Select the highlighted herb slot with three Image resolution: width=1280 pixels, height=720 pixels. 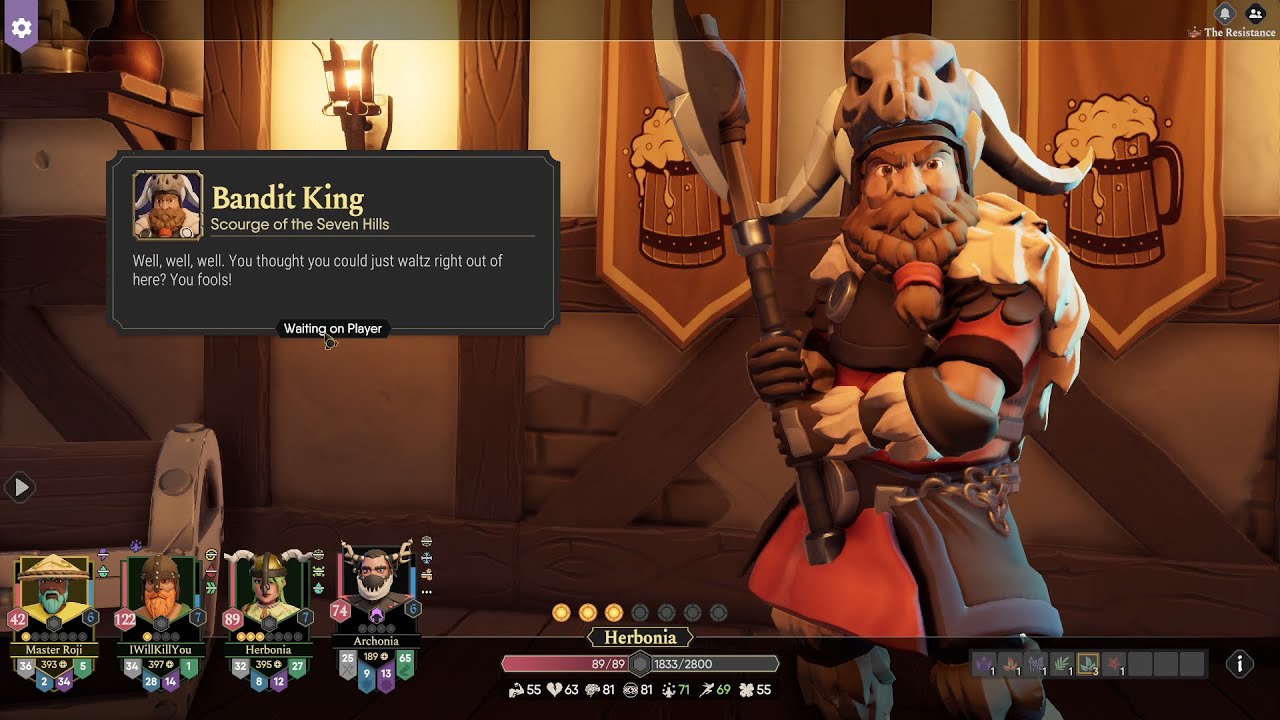pos(1087,663)
